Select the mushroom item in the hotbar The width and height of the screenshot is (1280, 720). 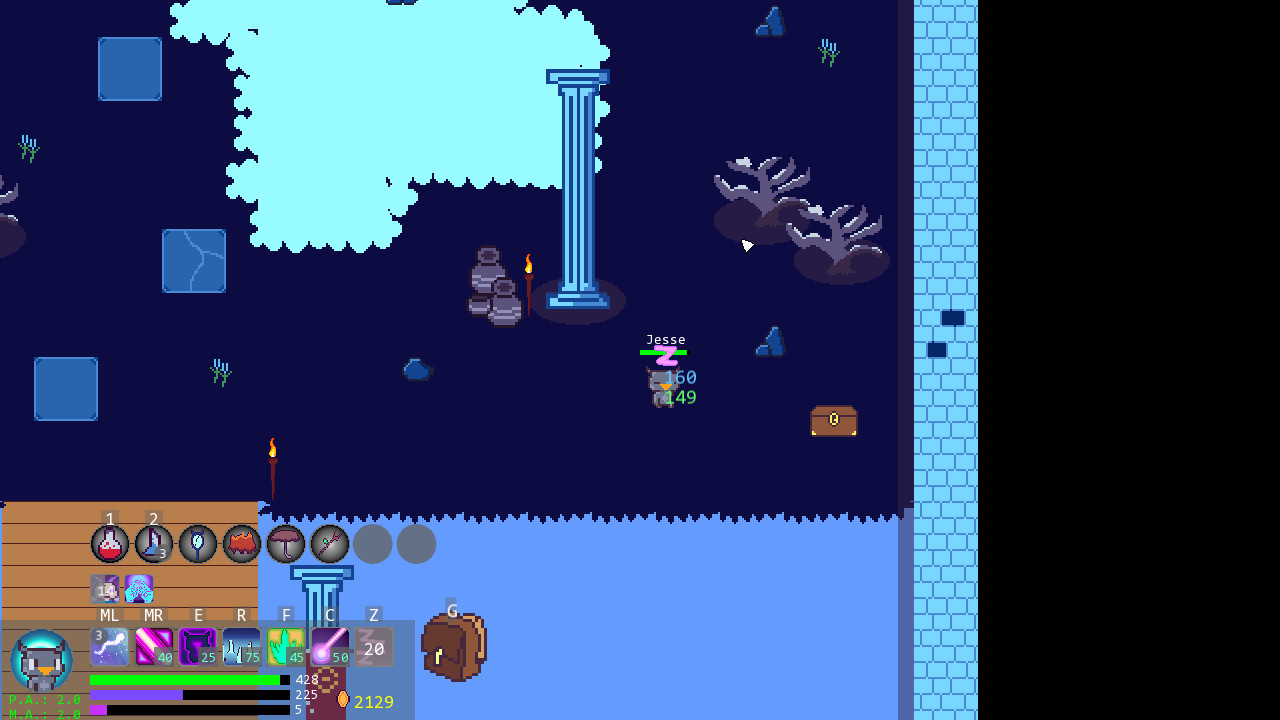(286, 544)
